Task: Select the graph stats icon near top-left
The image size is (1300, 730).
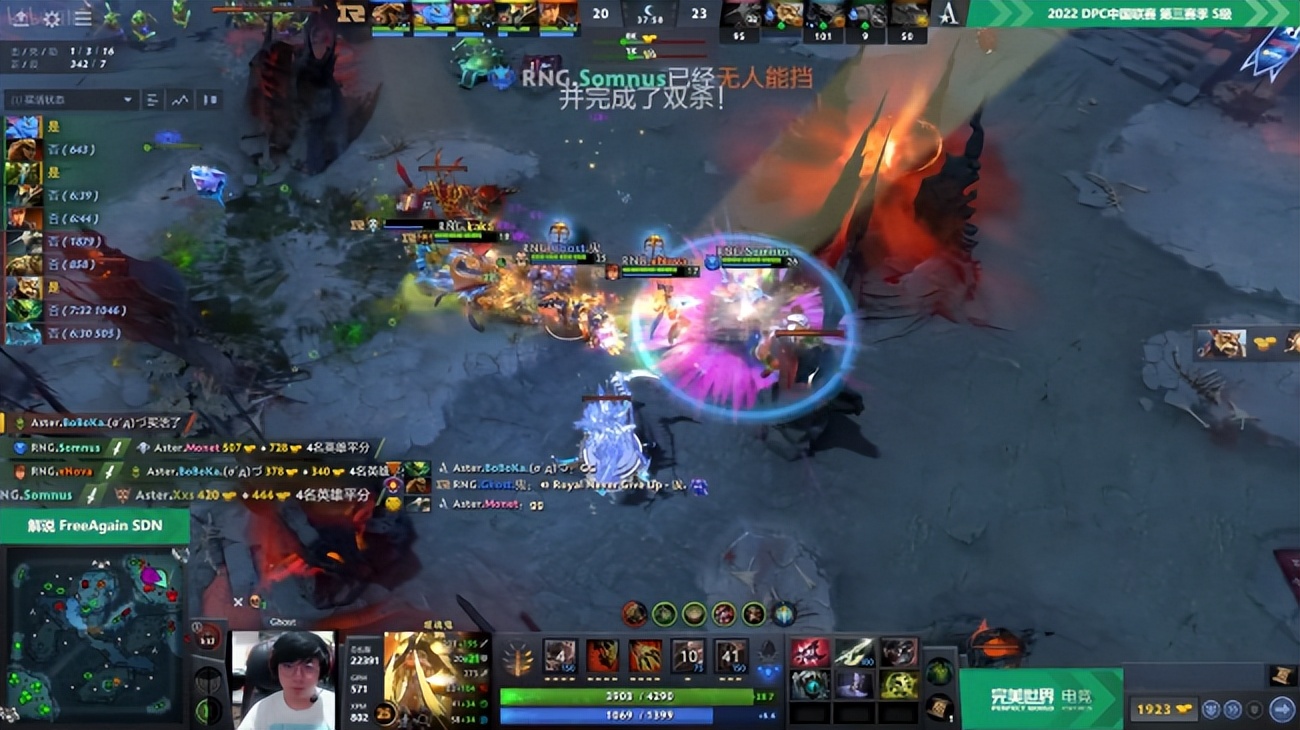Action: tap(180, 100)
